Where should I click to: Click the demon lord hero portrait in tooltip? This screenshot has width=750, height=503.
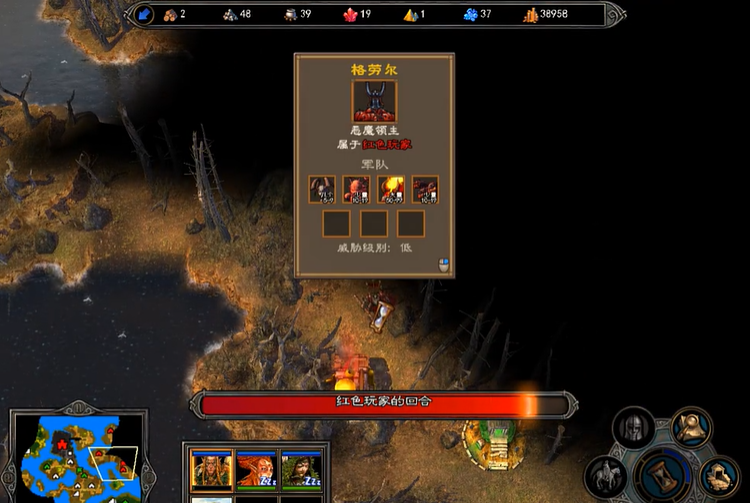374,101
